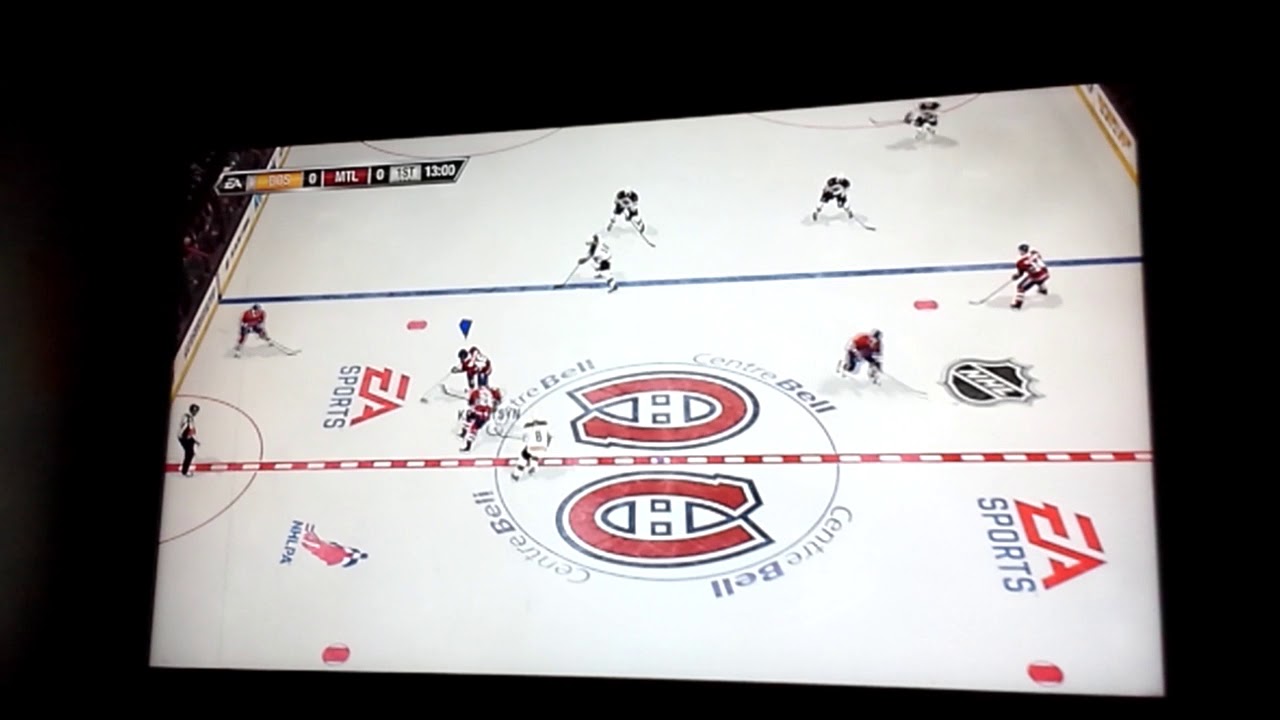Select the KOSTITSYN name label
The height and width of the screenshot is (720, 1280).
[x=487, y=410]
